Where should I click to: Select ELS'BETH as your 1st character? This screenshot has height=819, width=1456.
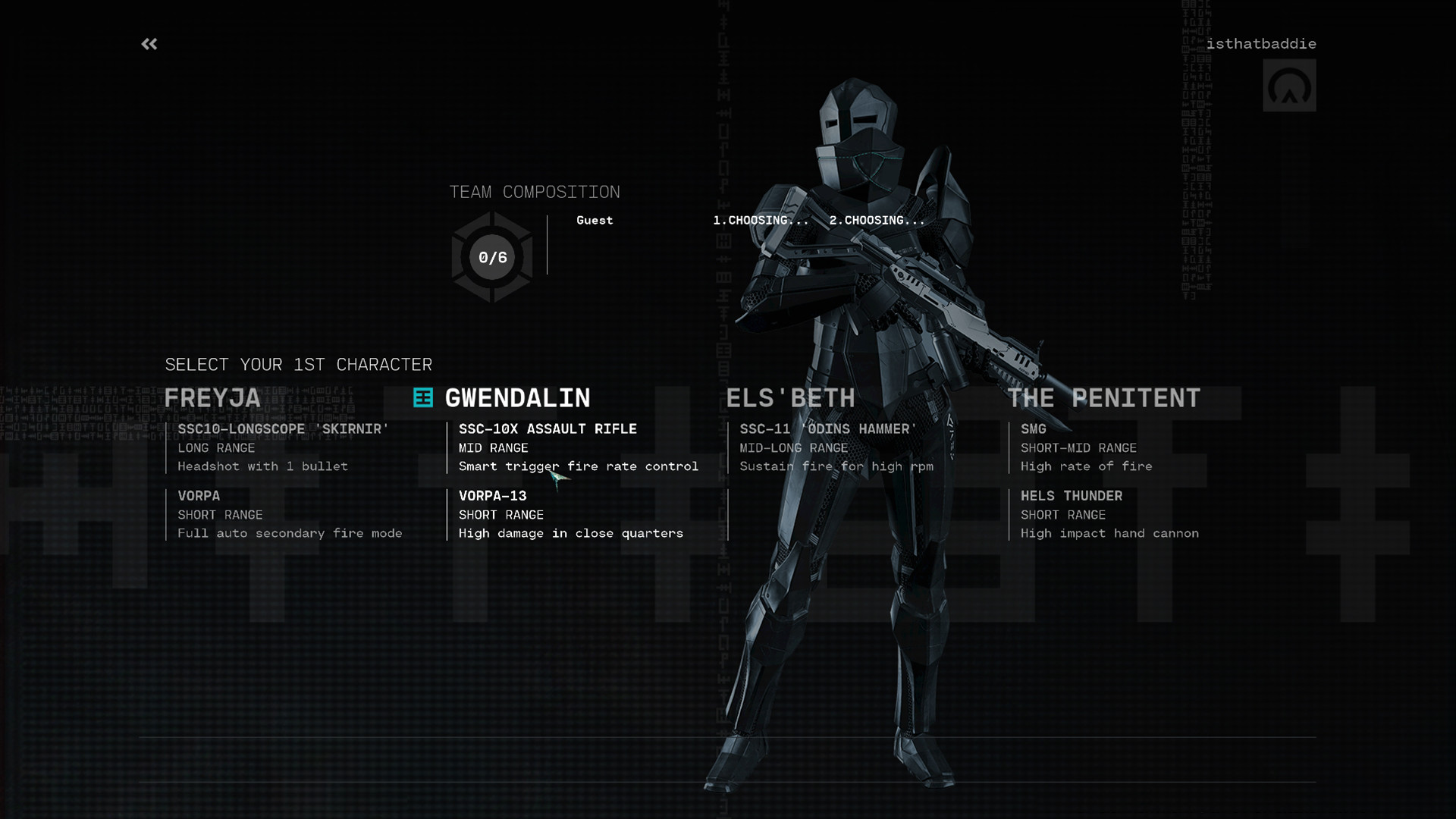[791, 397]
